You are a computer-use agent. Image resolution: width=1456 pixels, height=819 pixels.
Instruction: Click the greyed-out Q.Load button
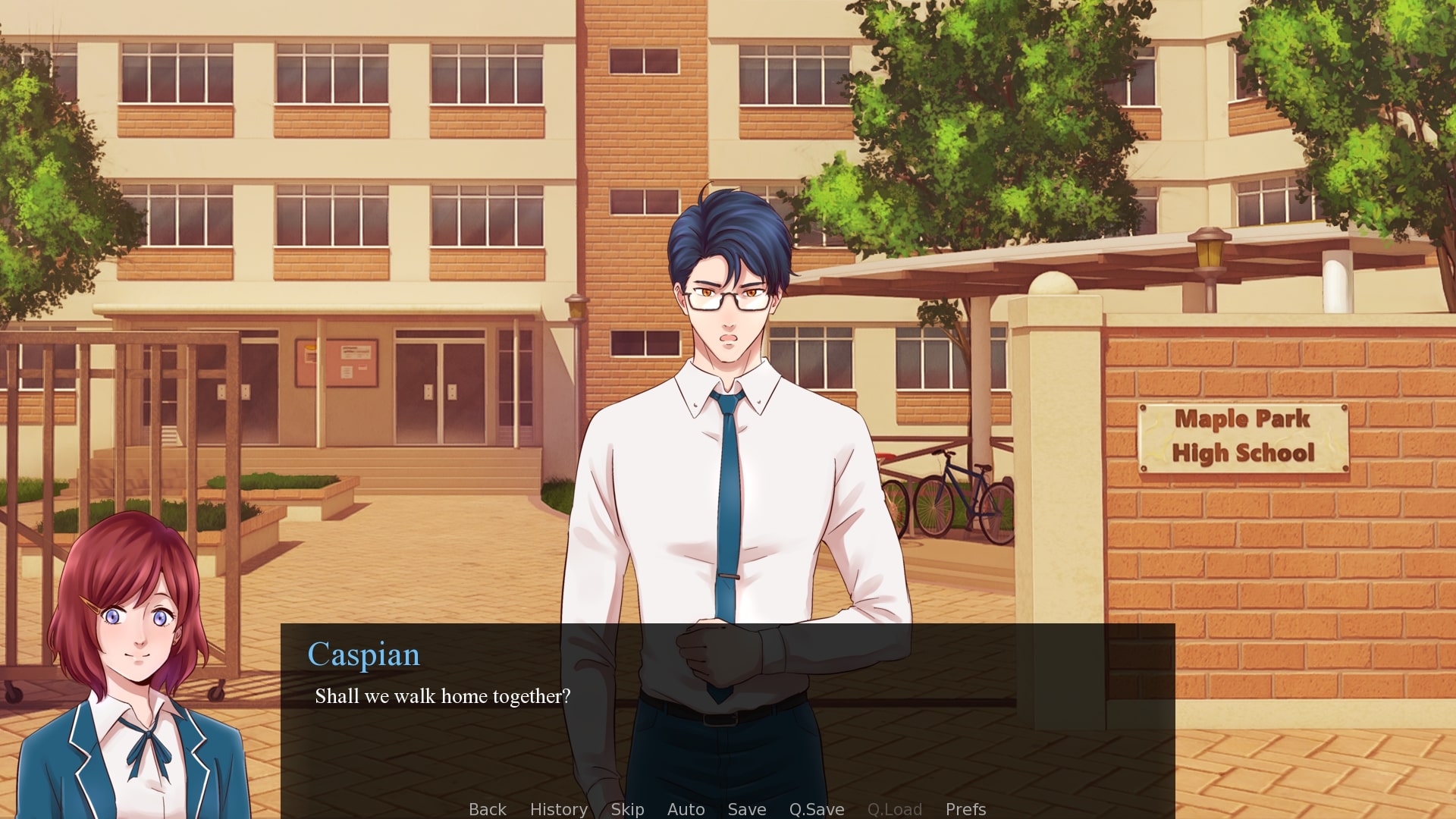click(x=894, y=809)
